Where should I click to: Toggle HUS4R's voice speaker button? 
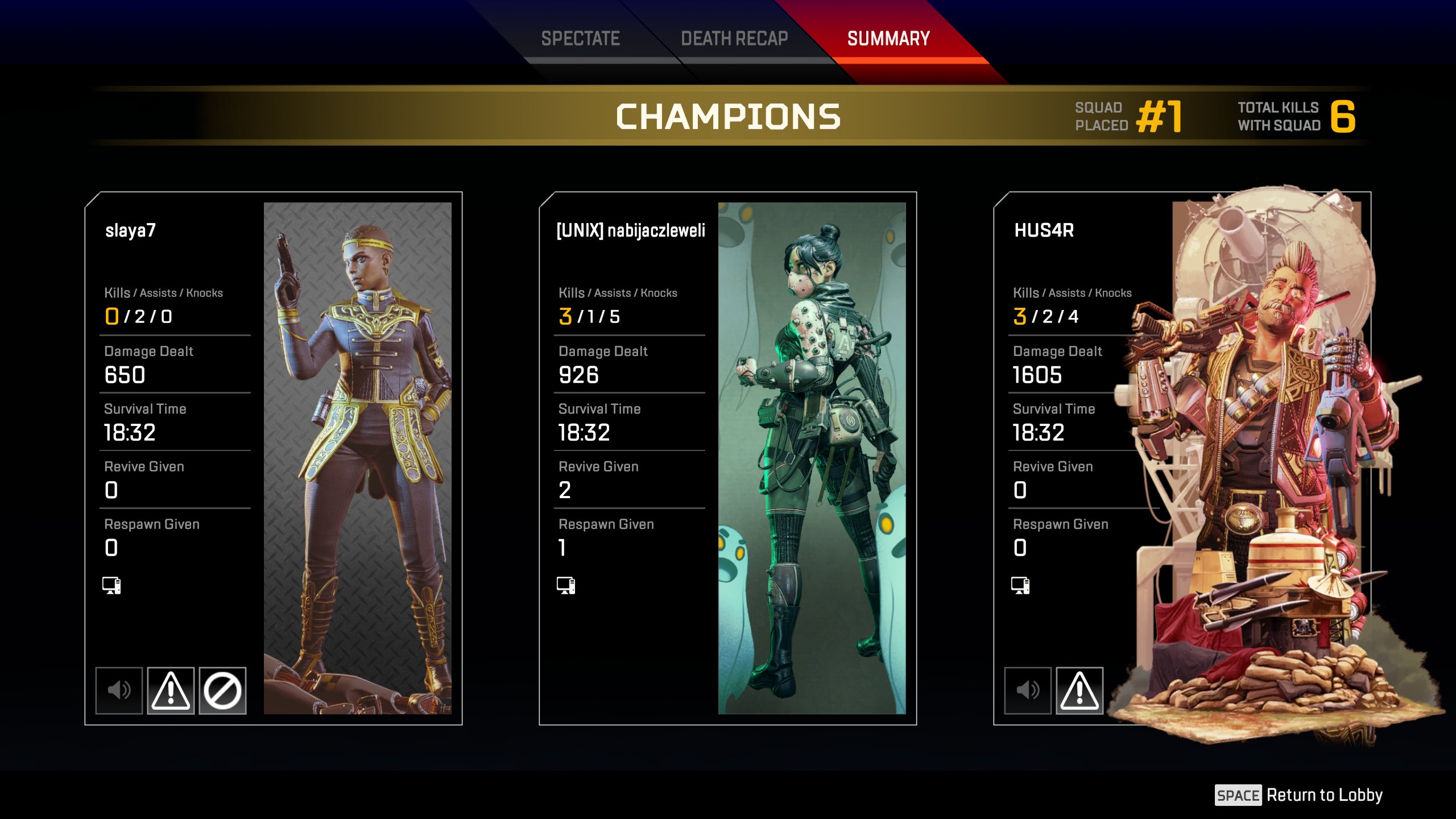click(x=1028, y=690)
